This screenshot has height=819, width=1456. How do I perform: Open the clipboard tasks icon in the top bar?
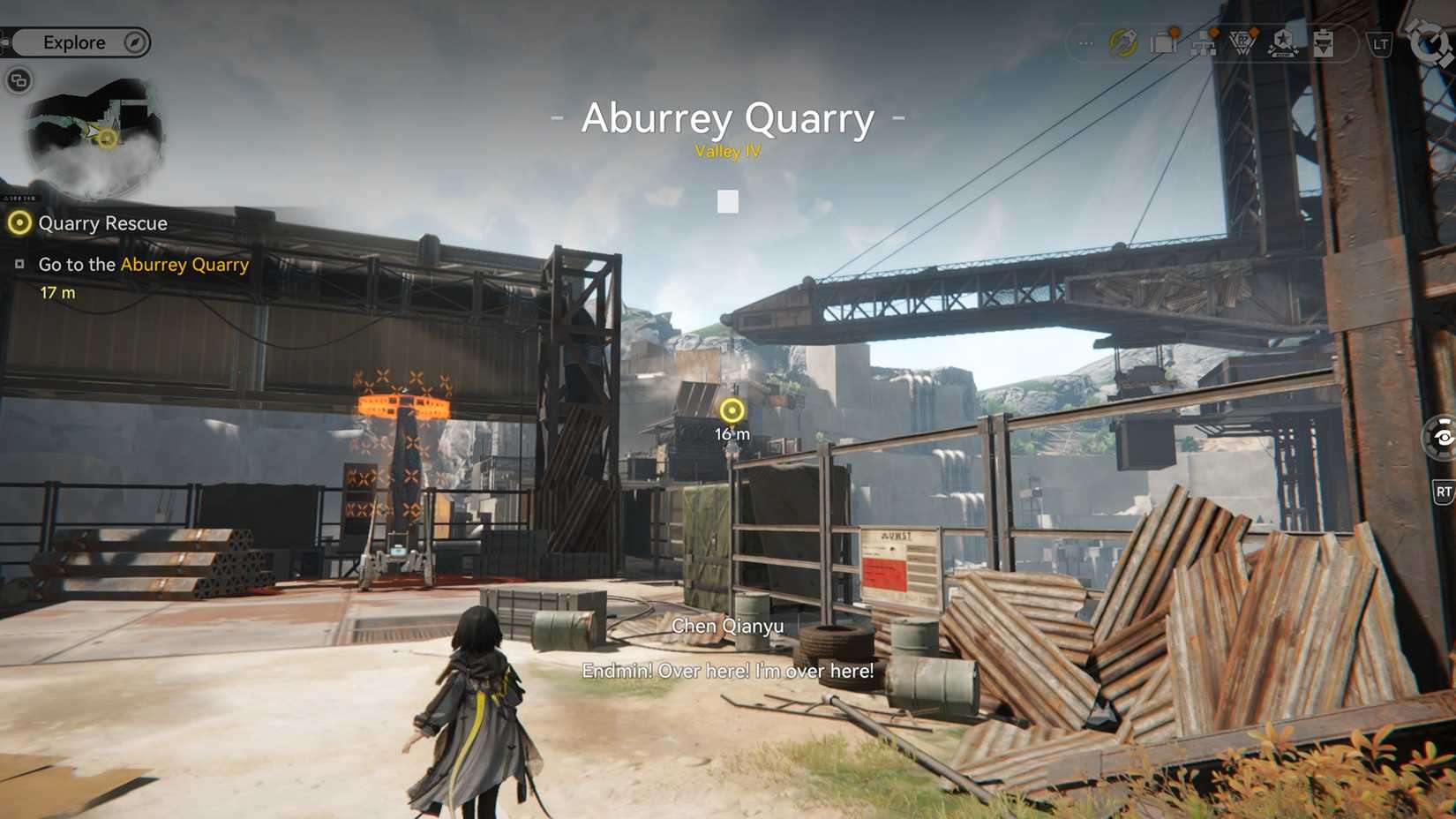point(1324,42)
